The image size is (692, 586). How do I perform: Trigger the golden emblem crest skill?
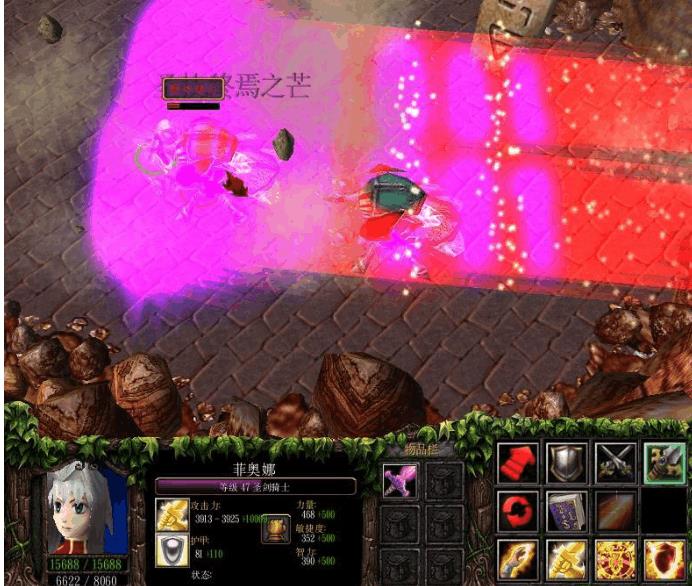(615, 559)
